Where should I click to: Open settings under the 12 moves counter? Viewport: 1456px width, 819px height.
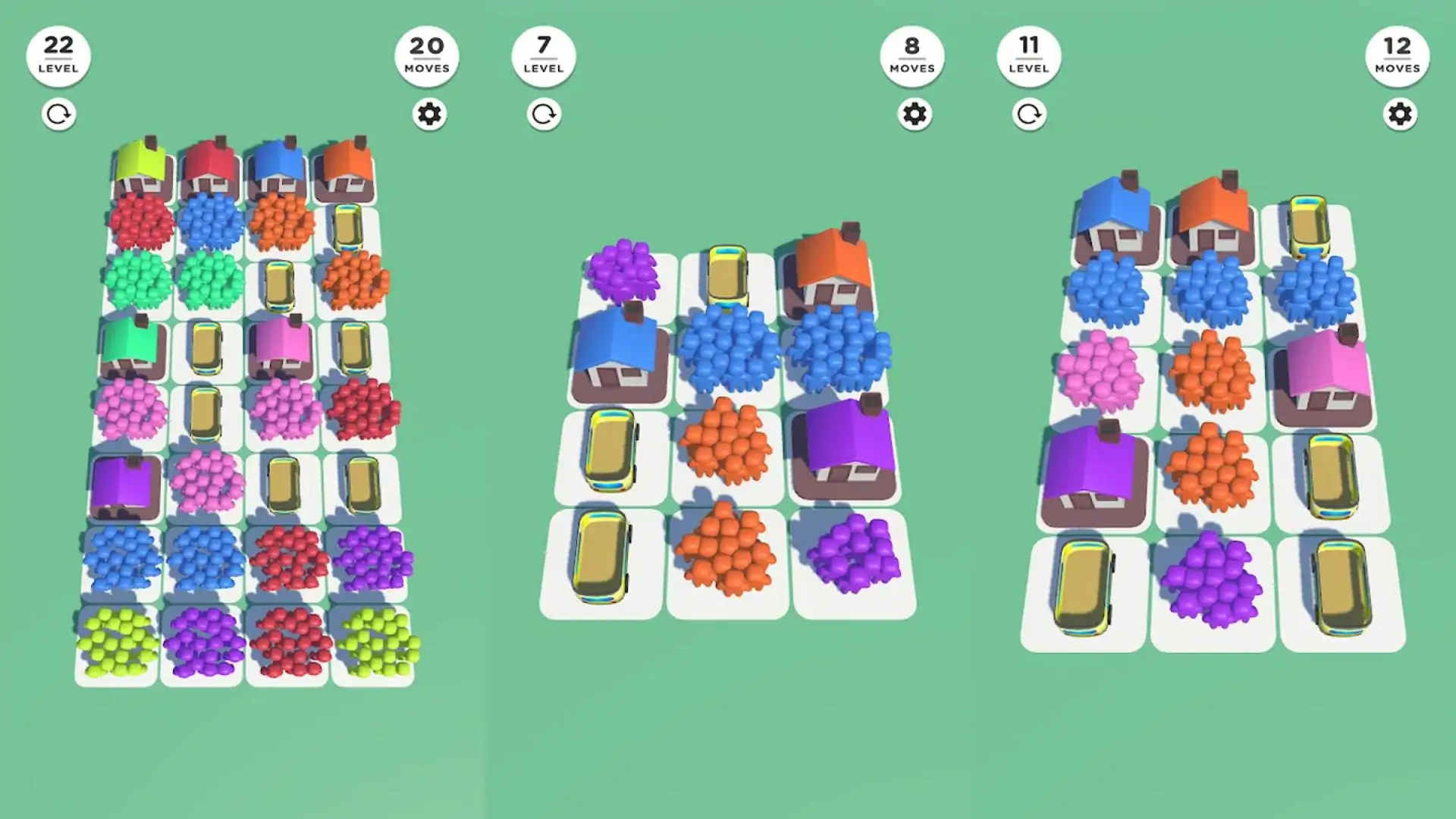pyautogui.click(x=1399, y=115)
